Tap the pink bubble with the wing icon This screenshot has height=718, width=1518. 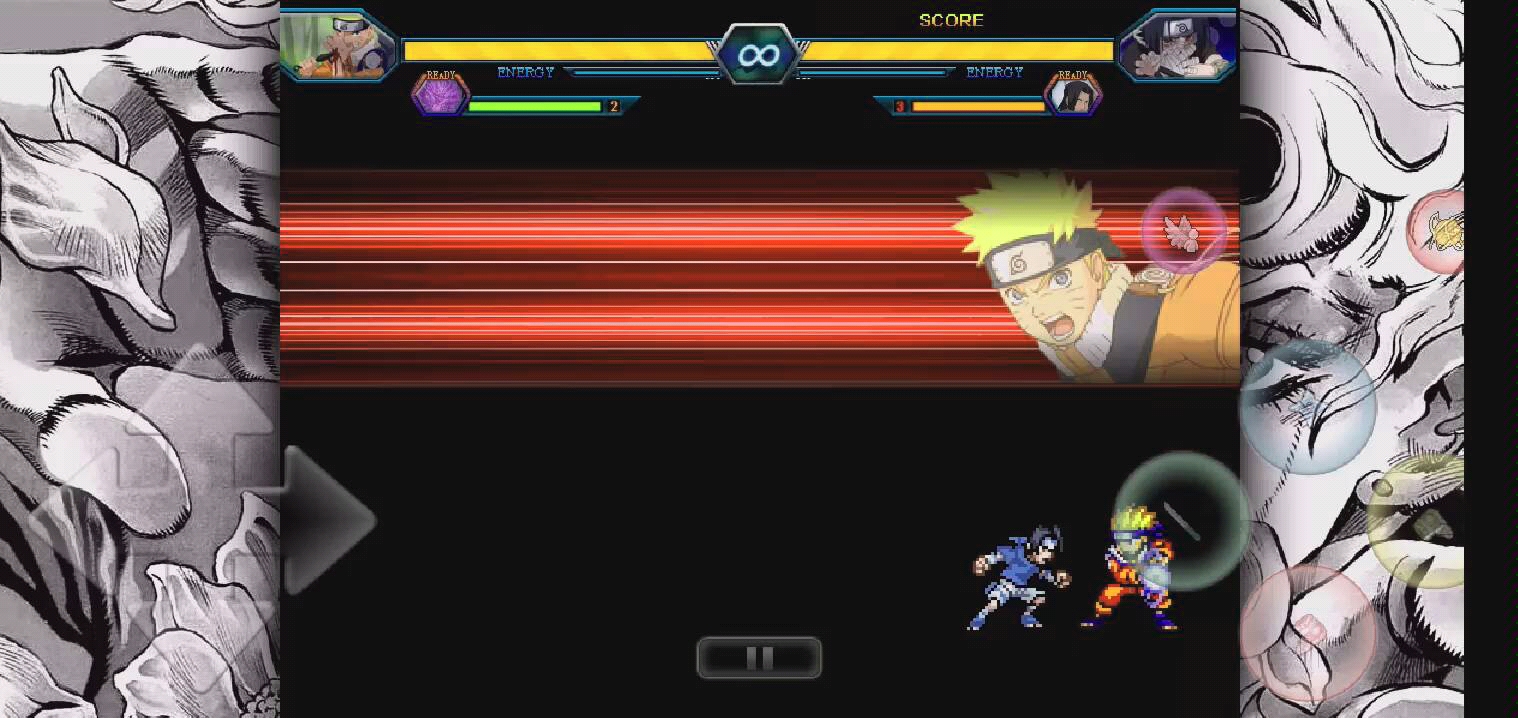(1184, 231)
